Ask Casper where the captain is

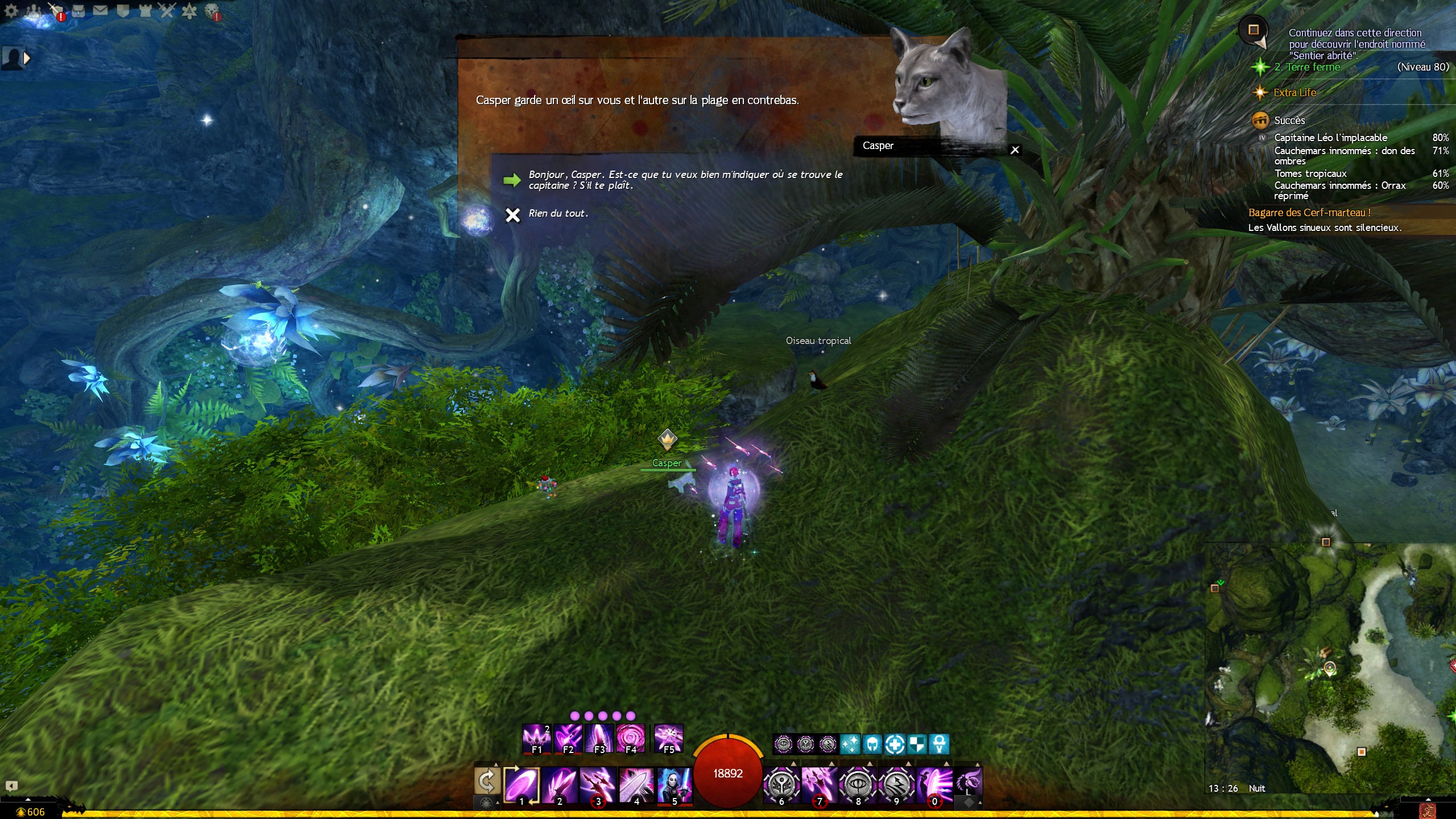click(685, 180)
